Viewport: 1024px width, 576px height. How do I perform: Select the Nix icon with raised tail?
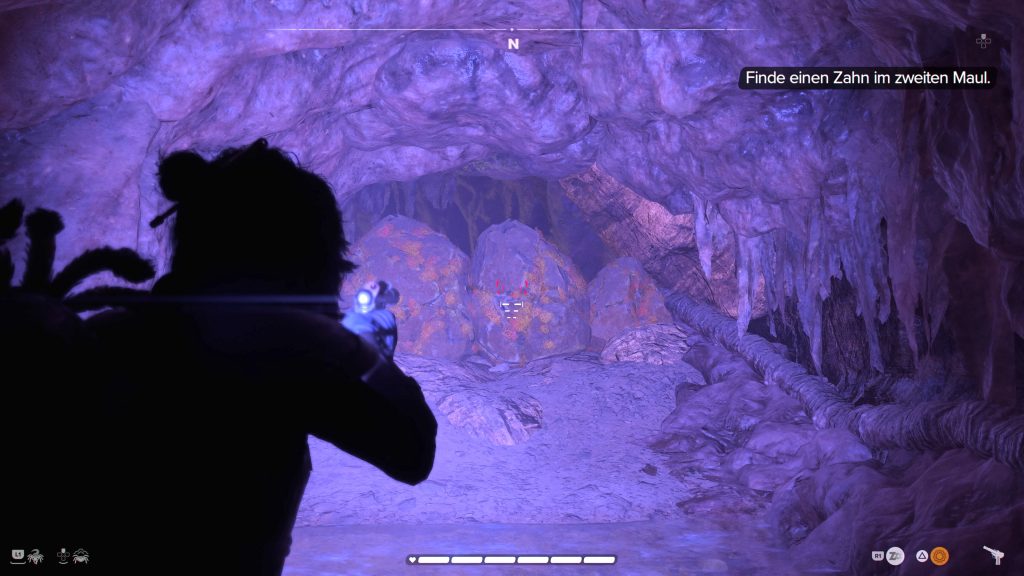point(34,555)
